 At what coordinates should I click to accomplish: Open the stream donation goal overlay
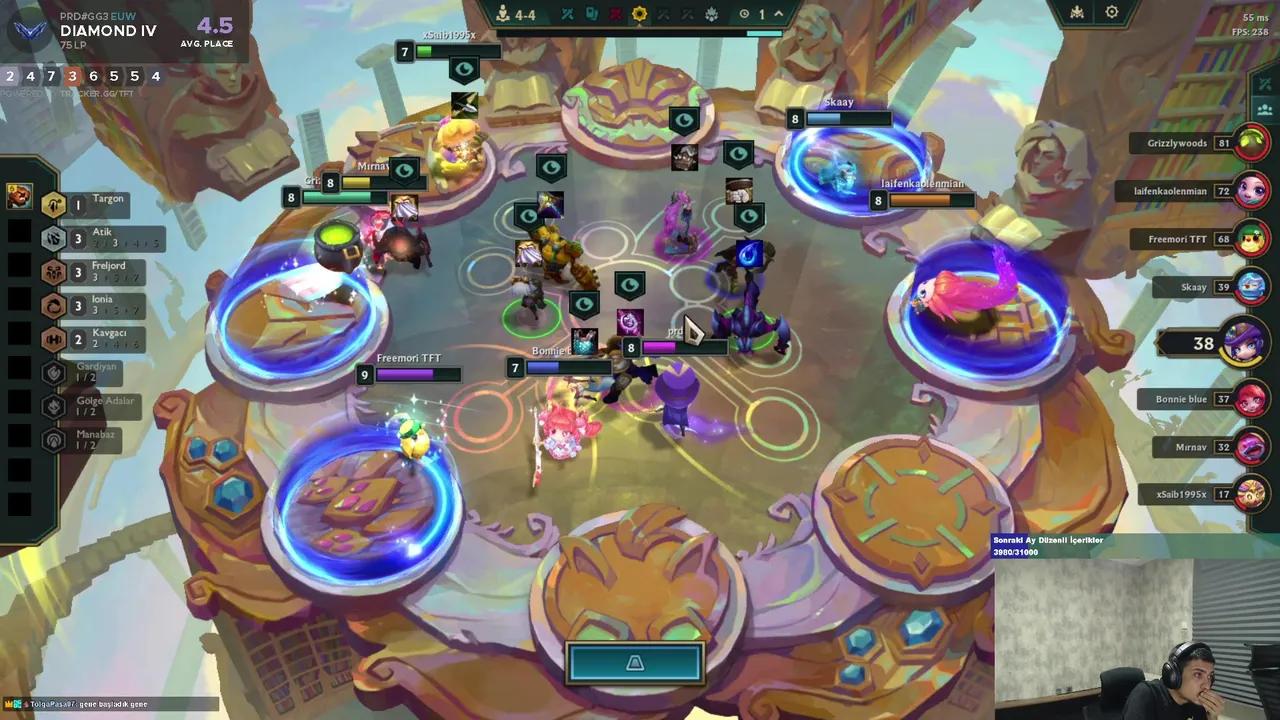pyautogui.click(x=1090, y=546)
